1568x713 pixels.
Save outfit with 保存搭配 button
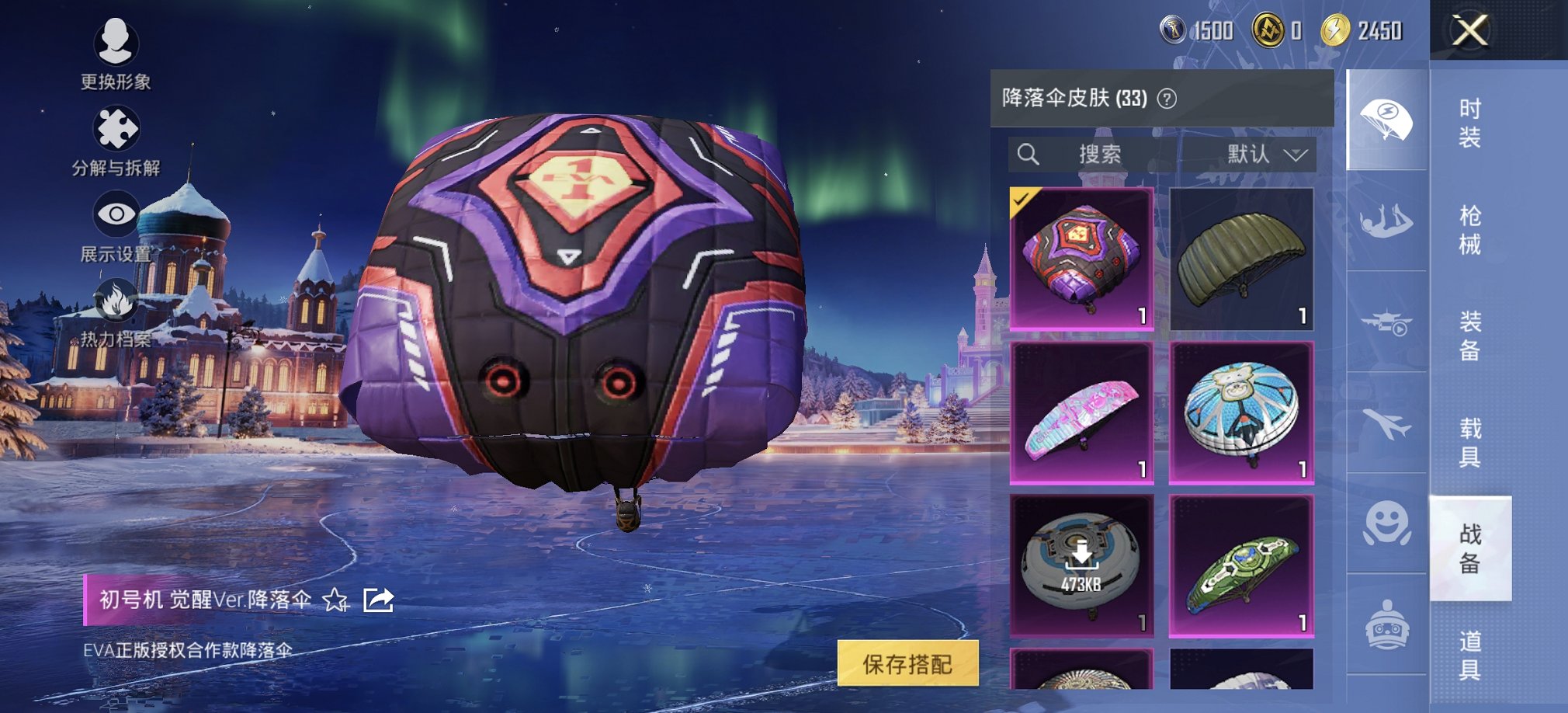point(907,664)
